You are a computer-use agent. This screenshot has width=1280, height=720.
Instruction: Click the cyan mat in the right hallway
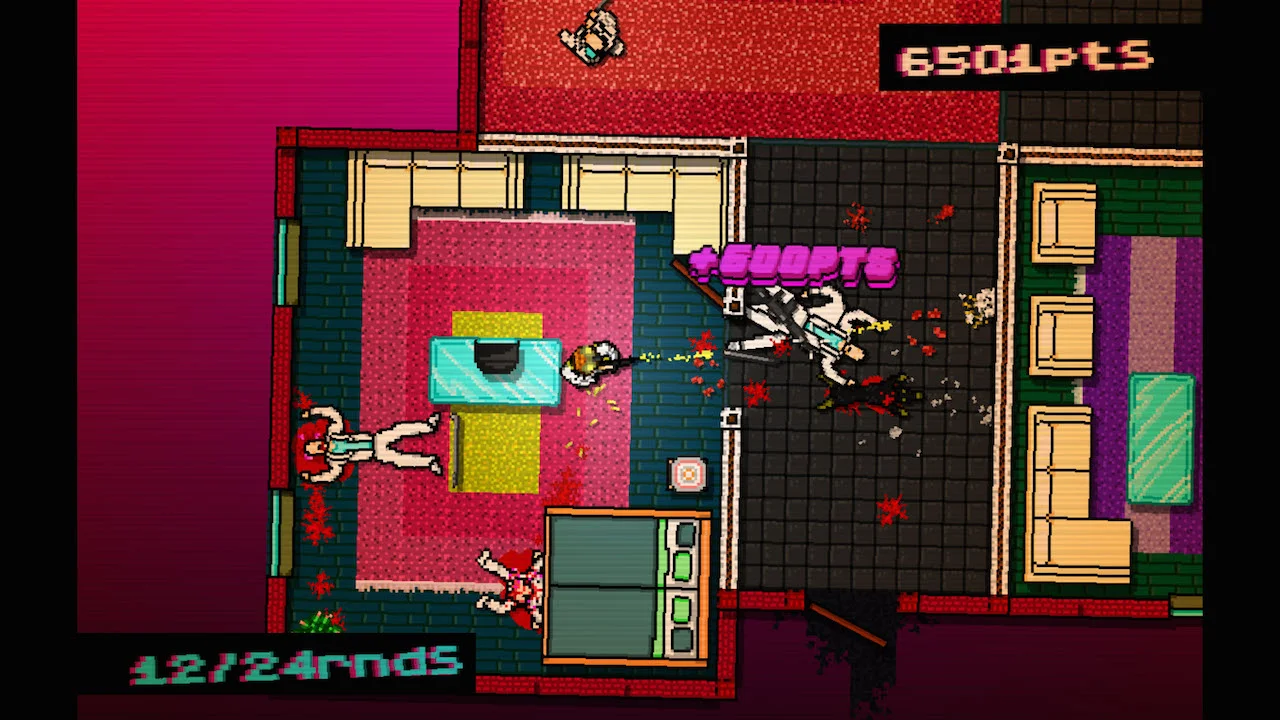click(x=1165, y=440)
